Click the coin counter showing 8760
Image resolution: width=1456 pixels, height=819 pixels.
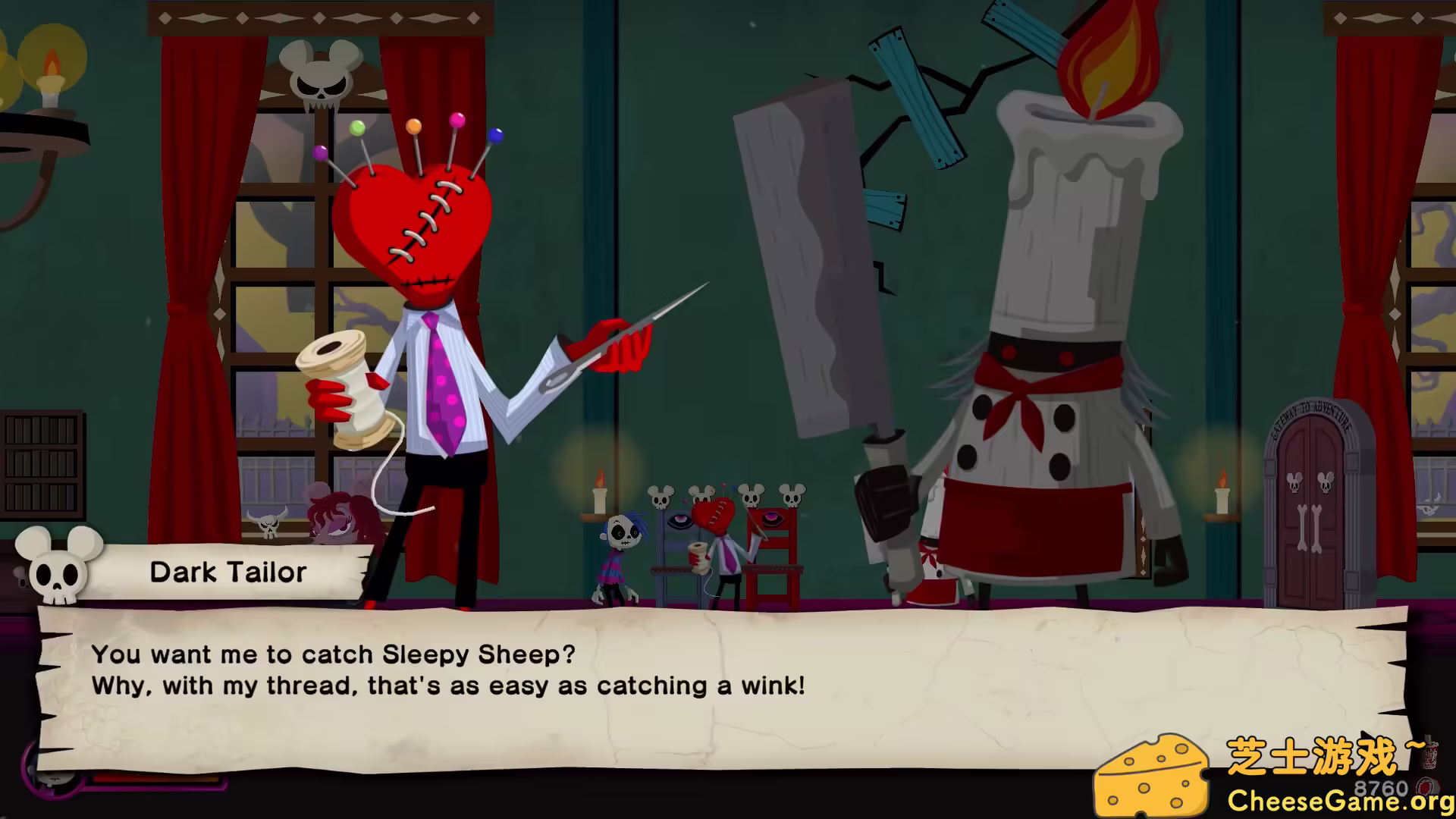[1380, 787]
